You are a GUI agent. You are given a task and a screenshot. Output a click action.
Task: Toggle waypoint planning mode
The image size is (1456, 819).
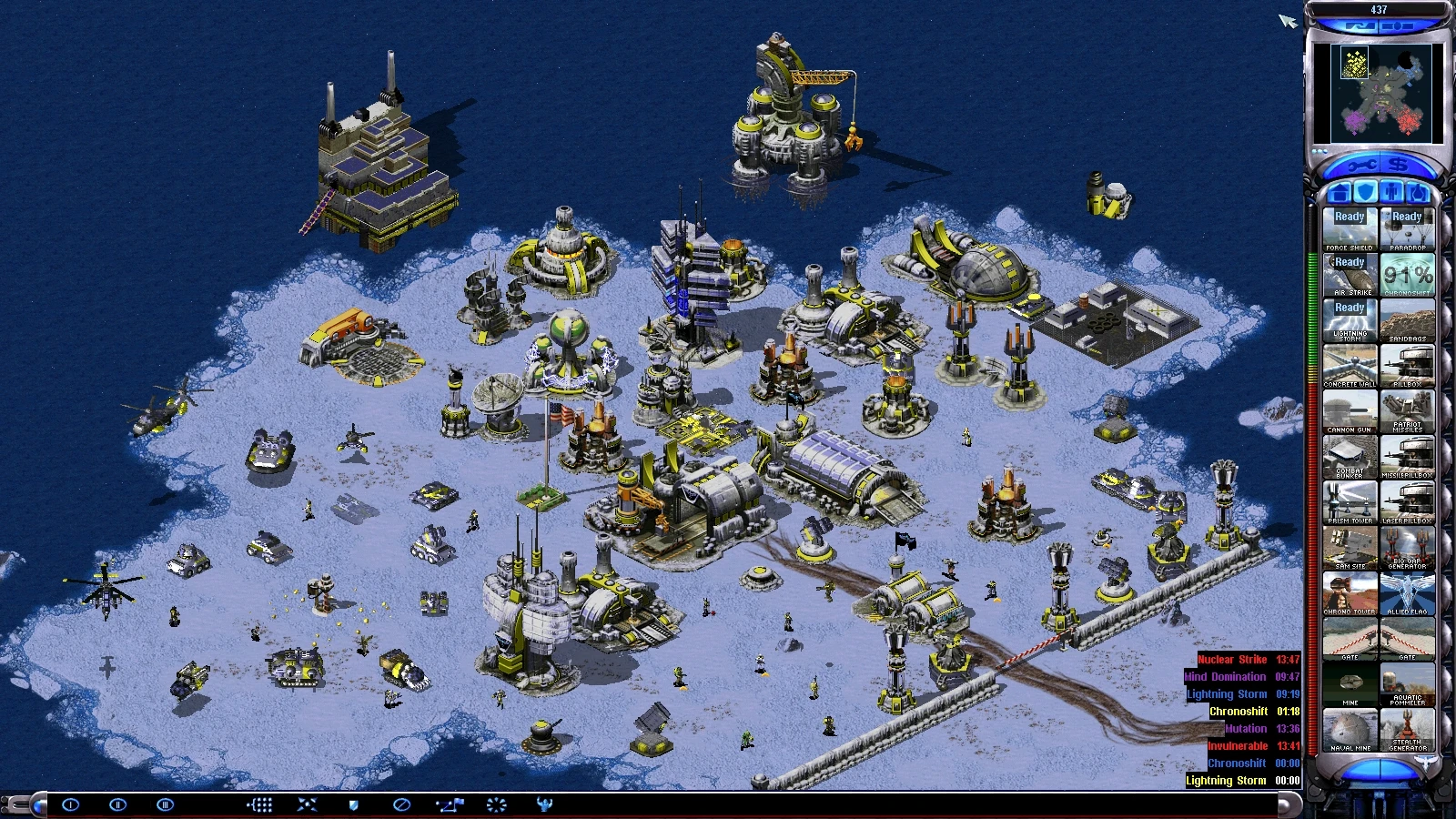(449, 804)
